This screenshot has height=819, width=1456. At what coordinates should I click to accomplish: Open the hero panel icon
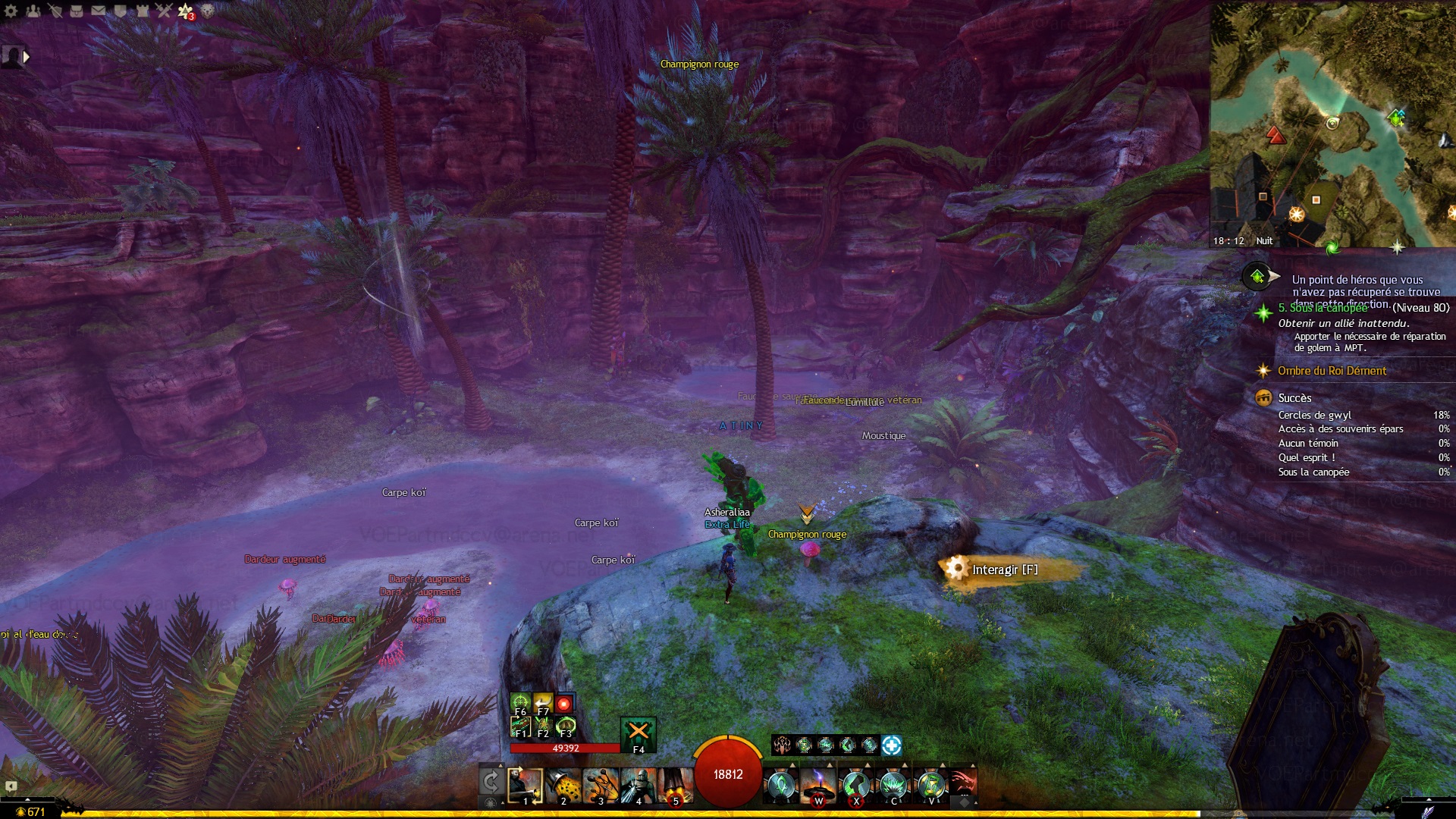(x=55, y=11)
